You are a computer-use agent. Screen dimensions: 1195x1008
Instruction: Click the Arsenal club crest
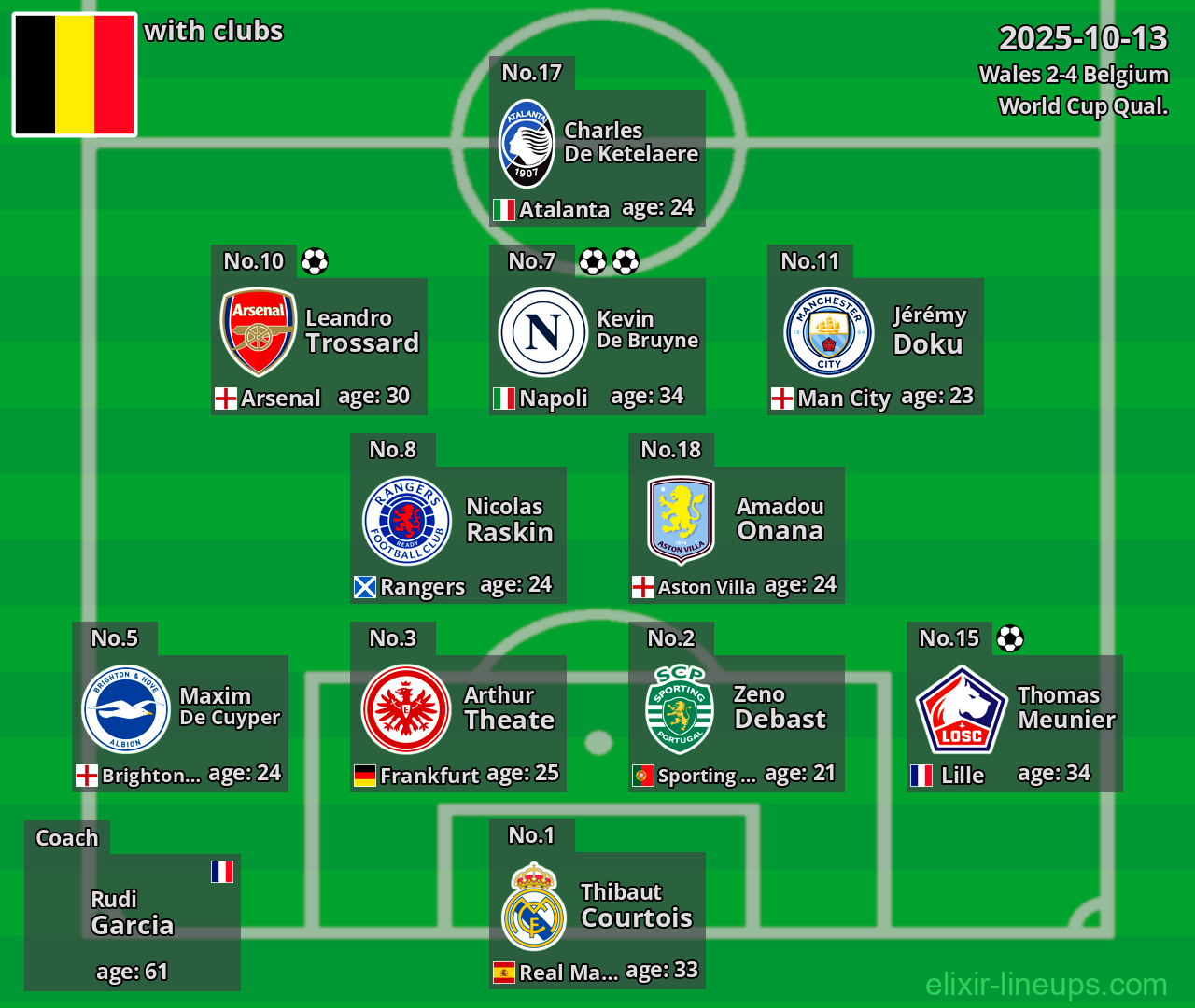[259, 331]
